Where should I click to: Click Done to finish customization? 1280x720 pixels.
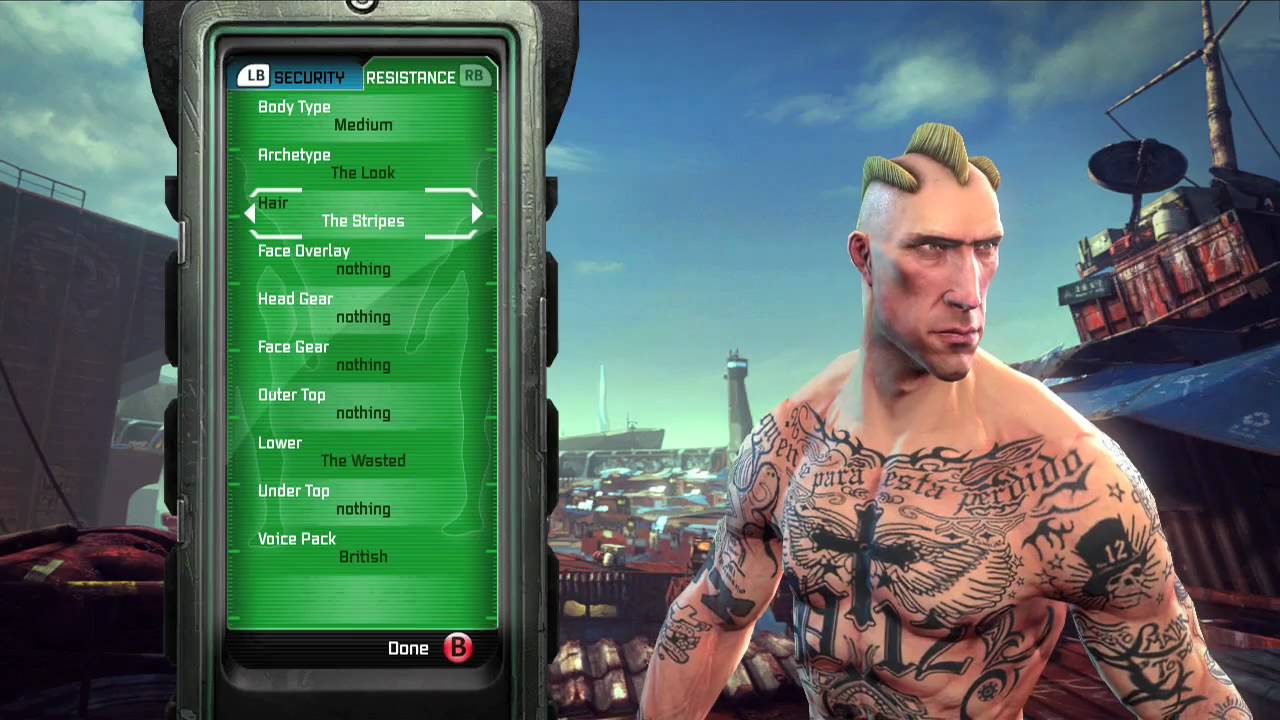tap(408, 648)
